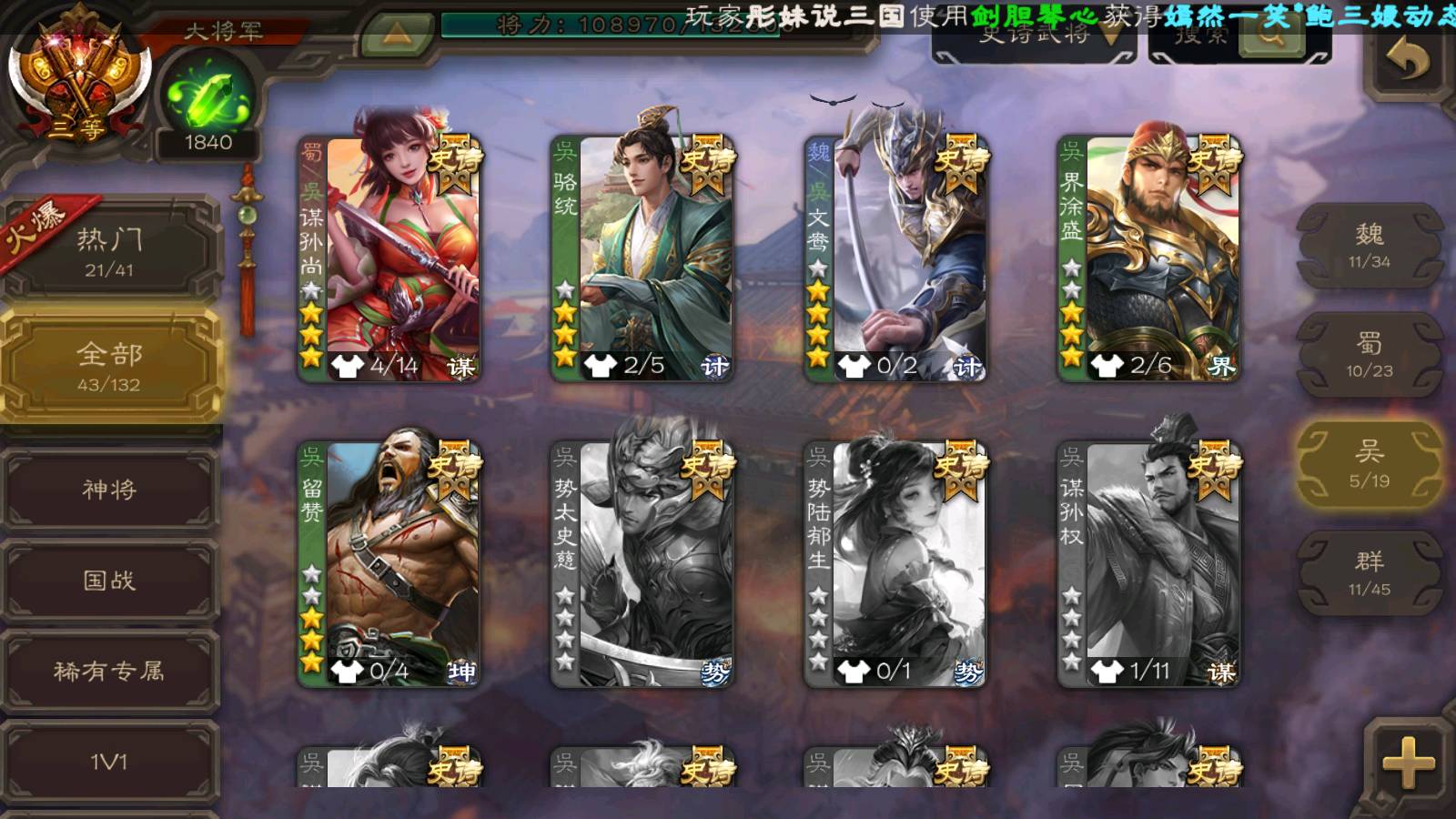Select the 全部 all generals tab

[109, 366]
